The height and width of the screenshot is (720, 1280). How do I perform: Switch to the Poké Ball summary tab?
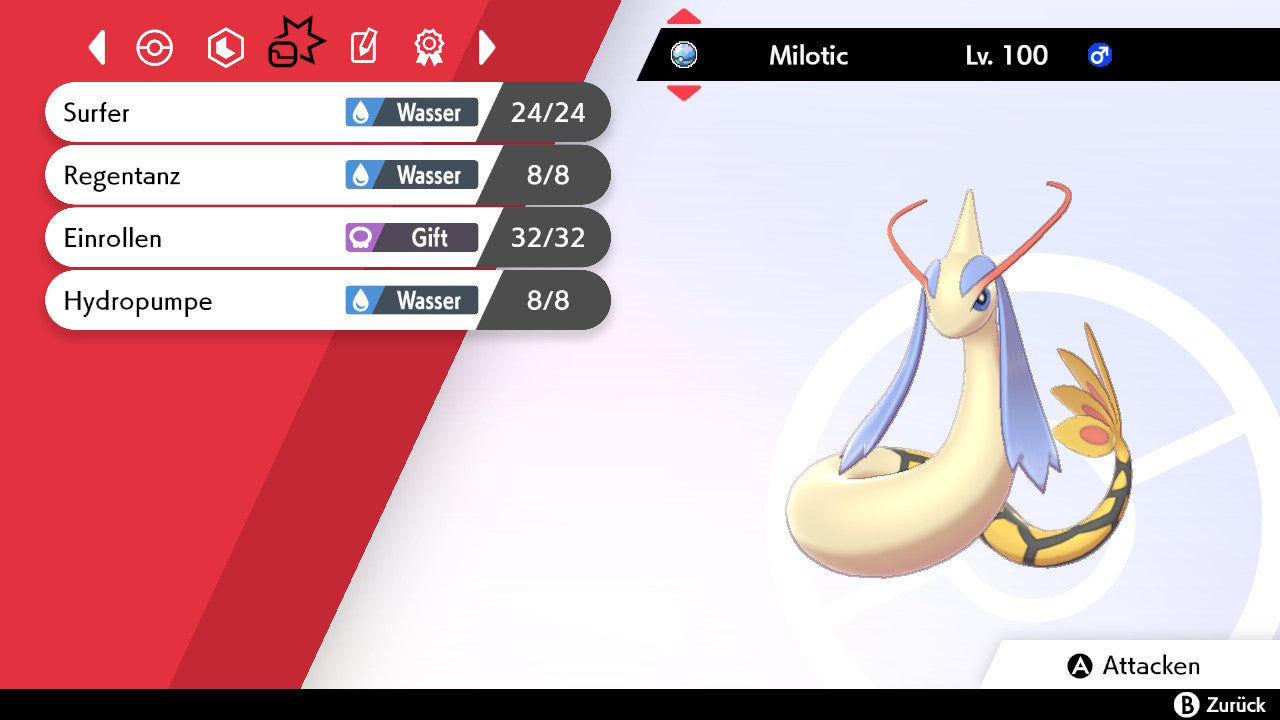click(x=155, y=48)
